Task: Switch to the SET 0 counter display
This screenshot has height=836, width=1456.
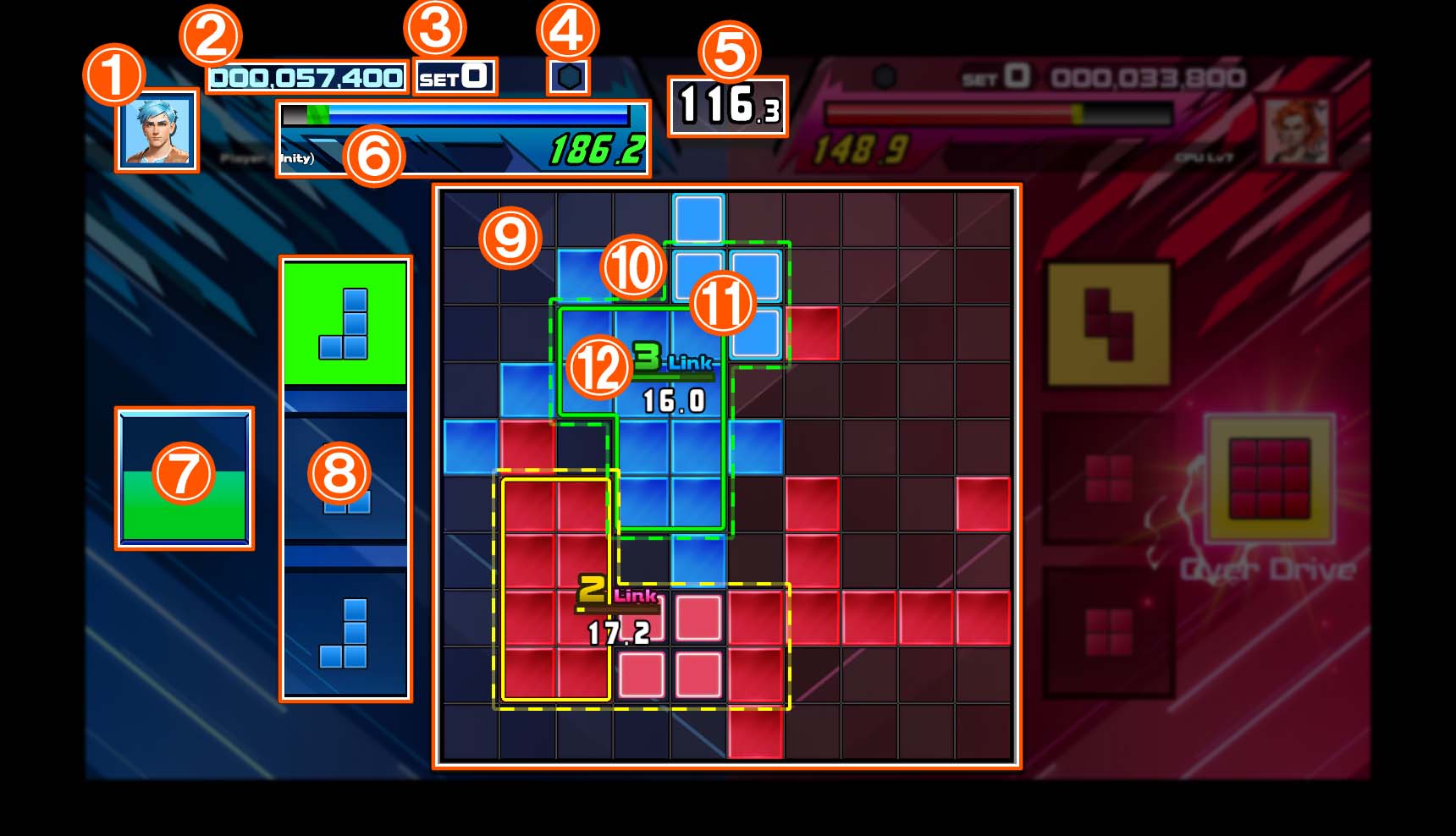Action: [x=455, y=75]
